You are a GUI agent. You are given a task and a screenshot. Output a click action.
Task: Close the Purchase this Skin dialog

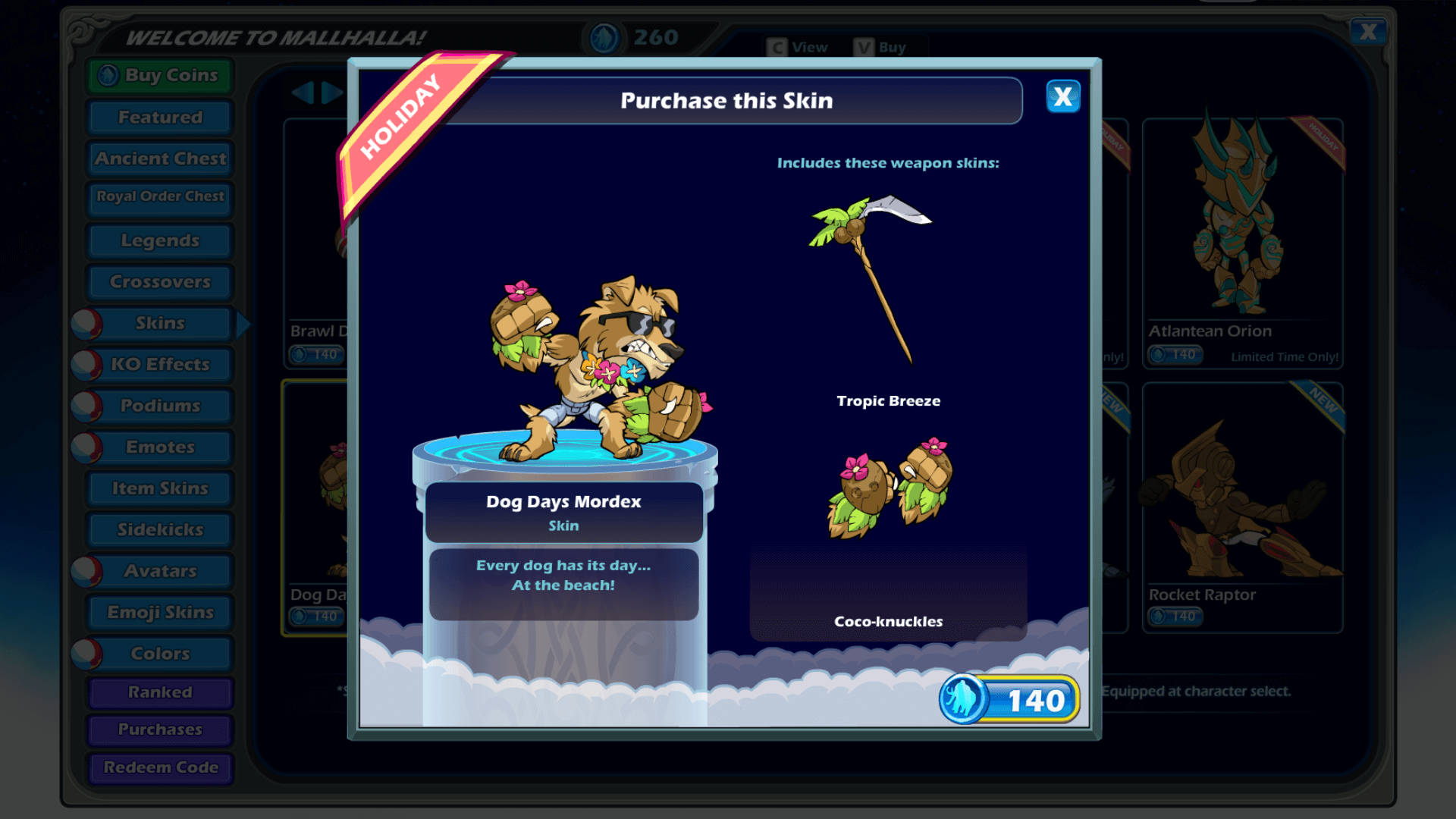tap(1062, 97)
